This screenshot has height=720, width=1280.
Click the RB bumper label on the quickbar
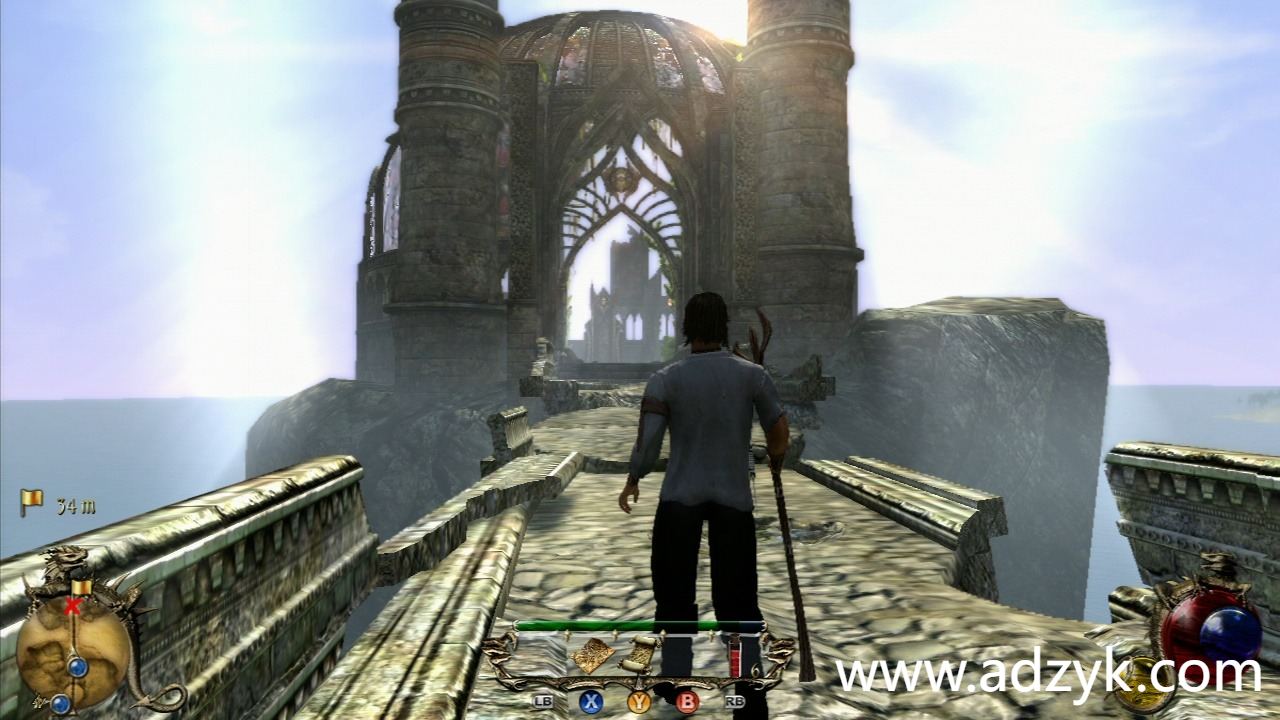tap(736, 700)
